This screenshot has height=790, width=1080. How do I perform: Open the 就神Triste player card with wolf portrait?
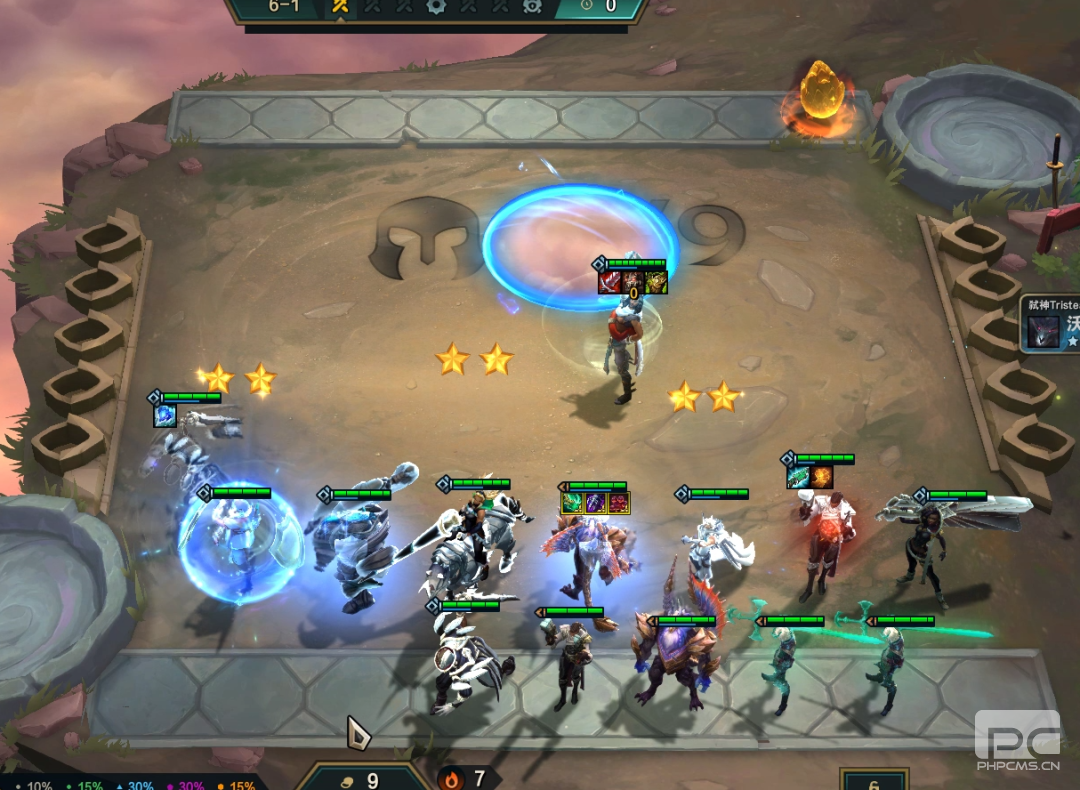click(1049, 324)
